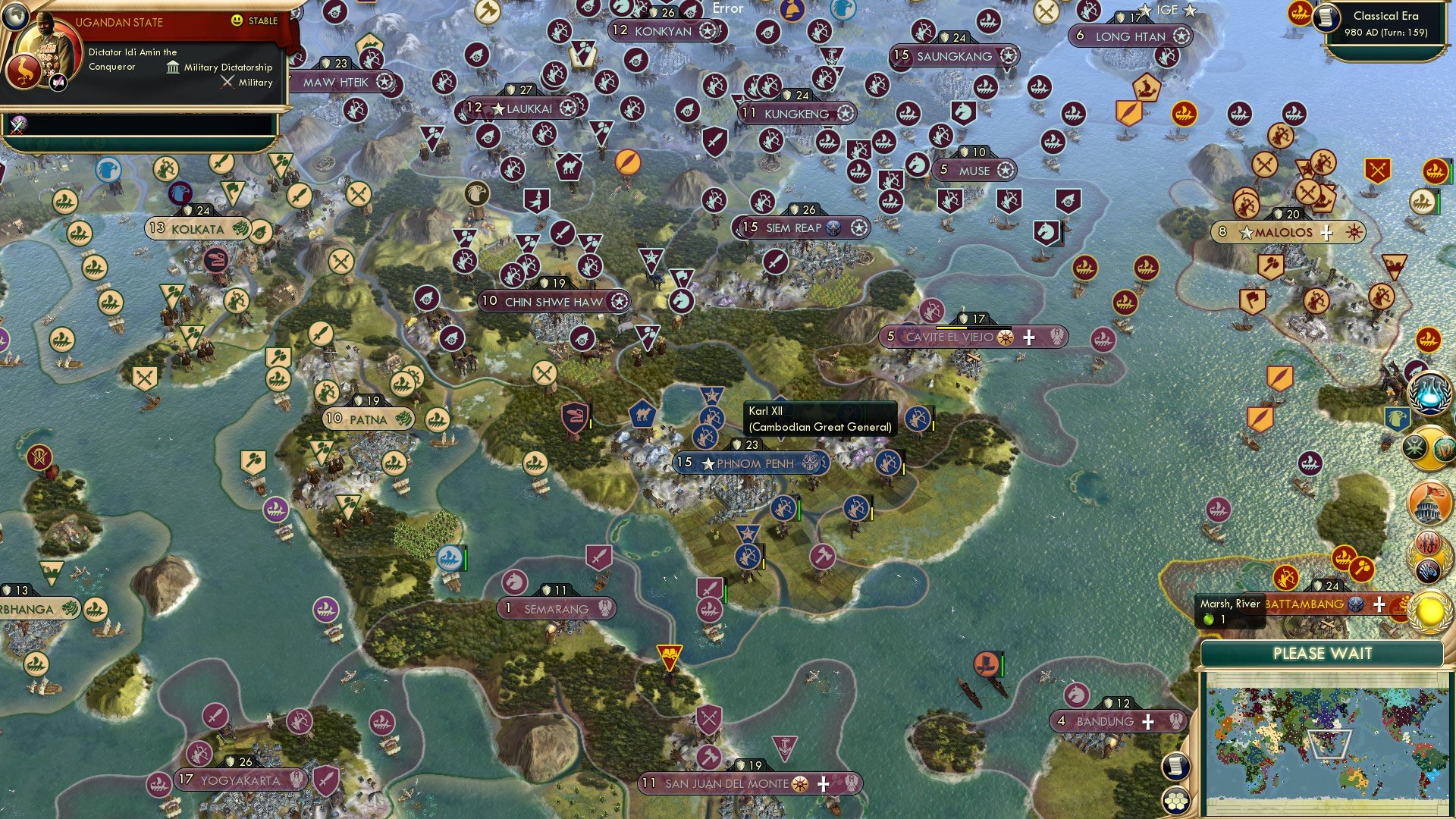Click the notification log scroll icon beside the minimap
The height and width of the screenshot is (819, 1456).
(x=1176, y=766)
